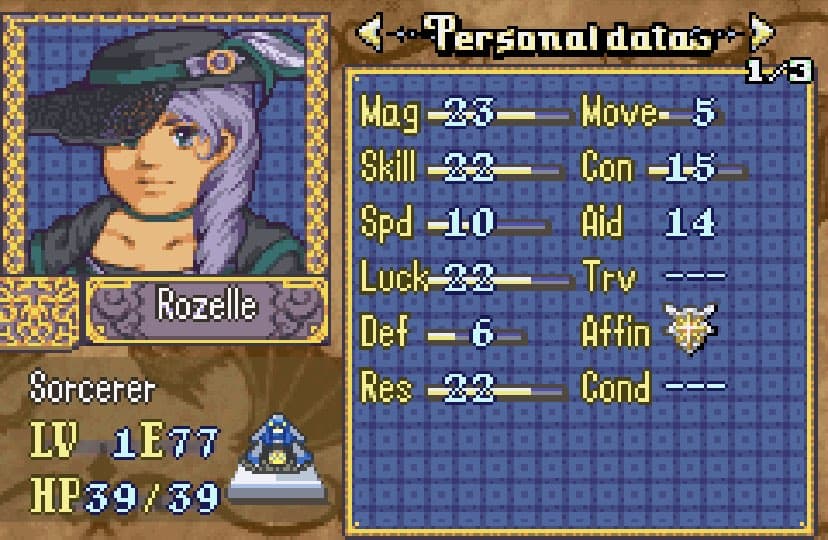The width and height of the screenshot is (828, 540).
Task: Pick the Luck stat label
Action: [395, 277]
